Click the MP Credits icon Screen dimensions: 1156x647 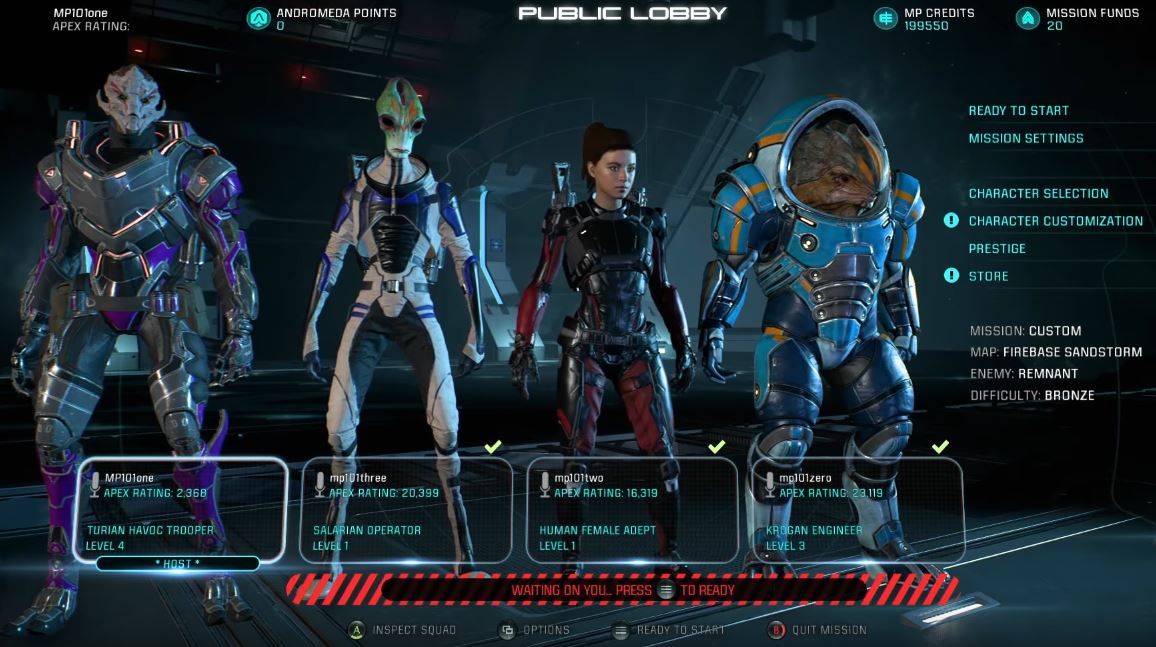pos(885,18)
